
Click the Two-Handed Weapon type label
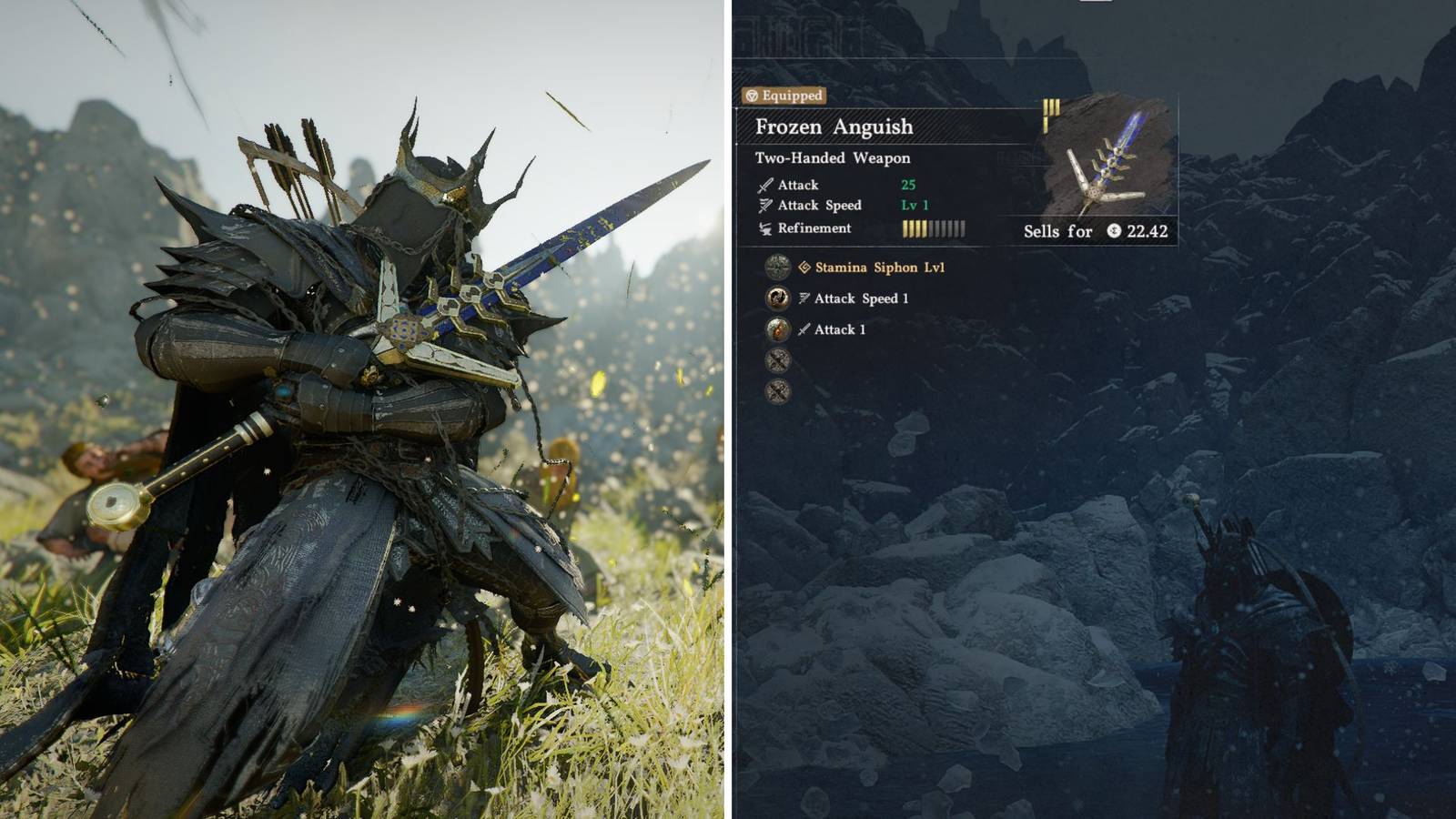pos(833,157)
